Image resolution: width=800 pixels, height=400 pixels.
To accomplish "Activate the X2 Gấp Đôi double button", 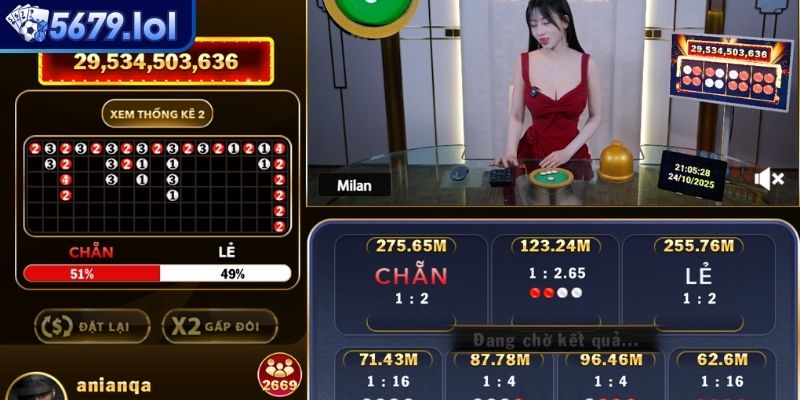I will click(x=219, y=326).
